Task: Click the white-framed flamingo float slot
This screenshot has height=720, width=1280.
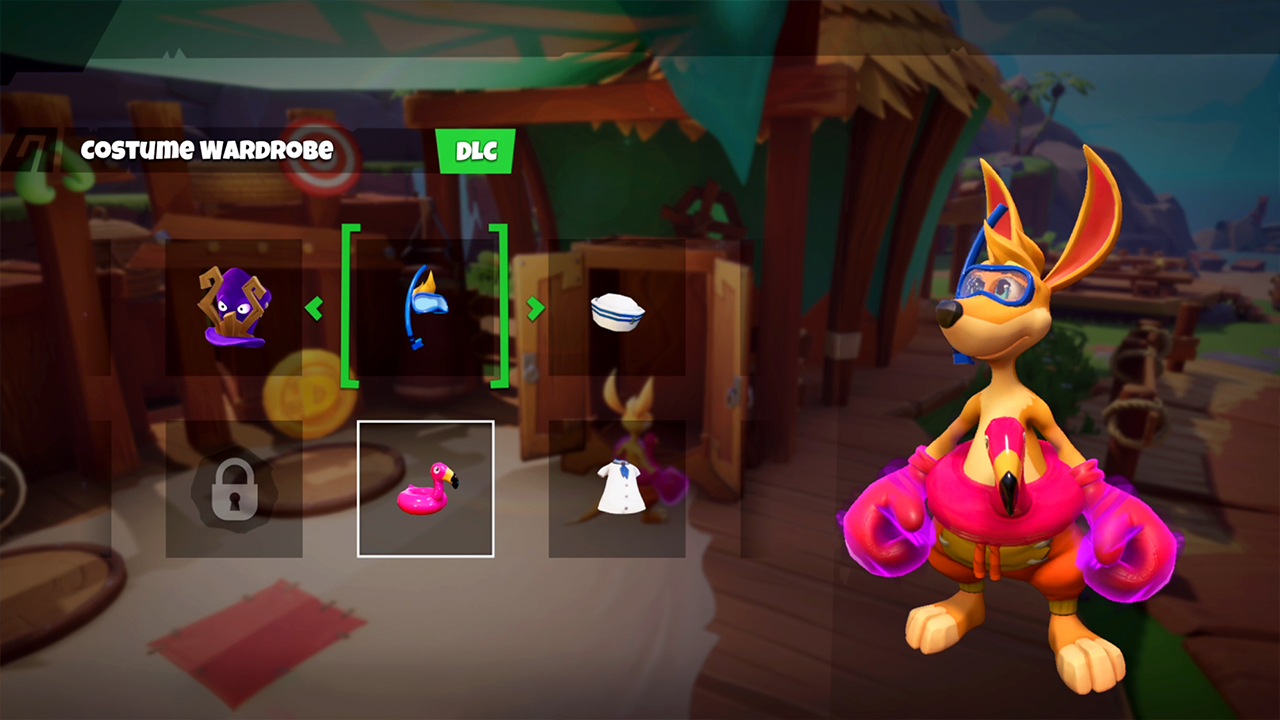Action: [425, 490]
